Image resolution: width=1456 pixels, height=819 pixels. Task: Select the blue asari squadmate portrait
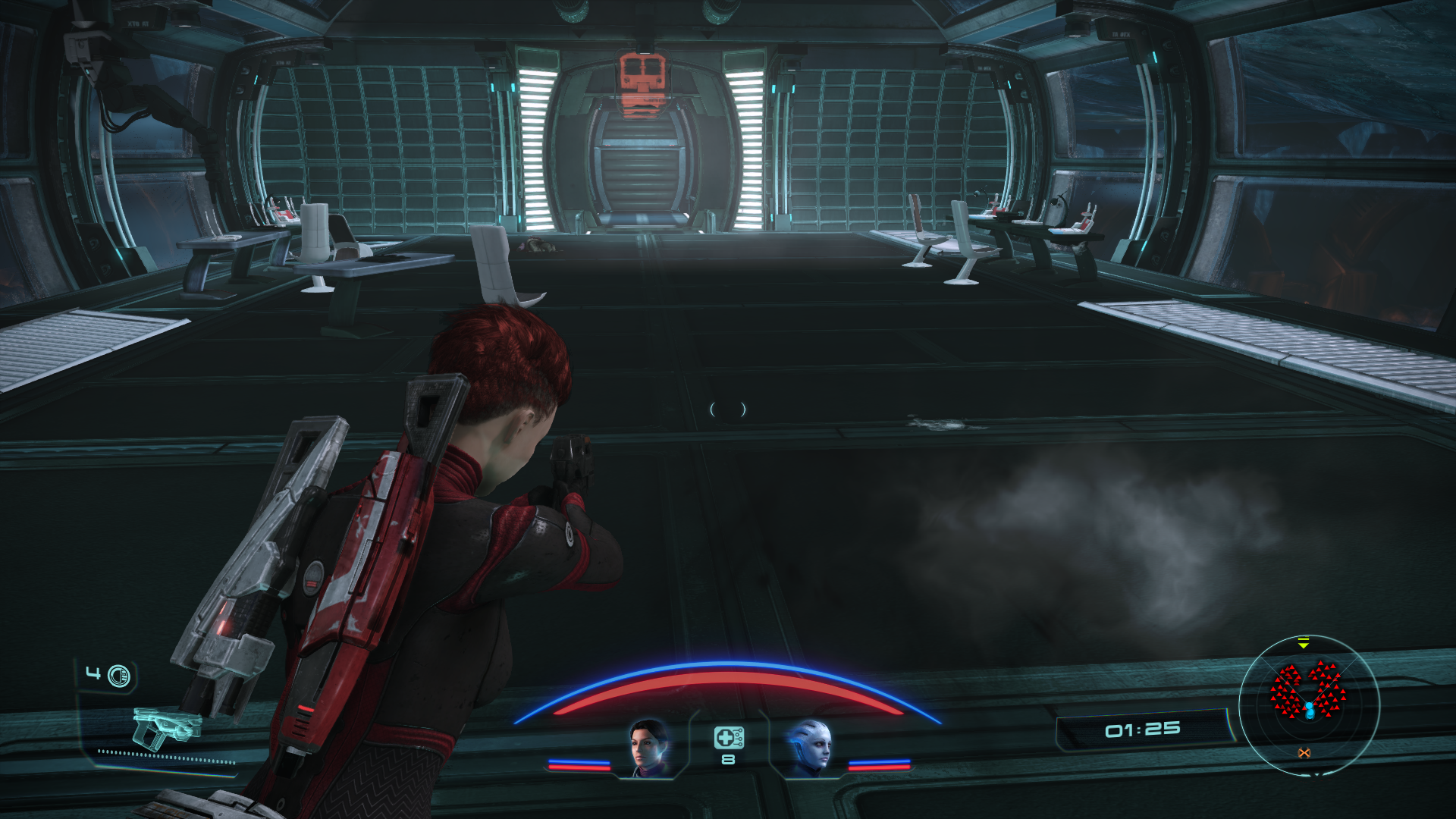coord(809,747)
